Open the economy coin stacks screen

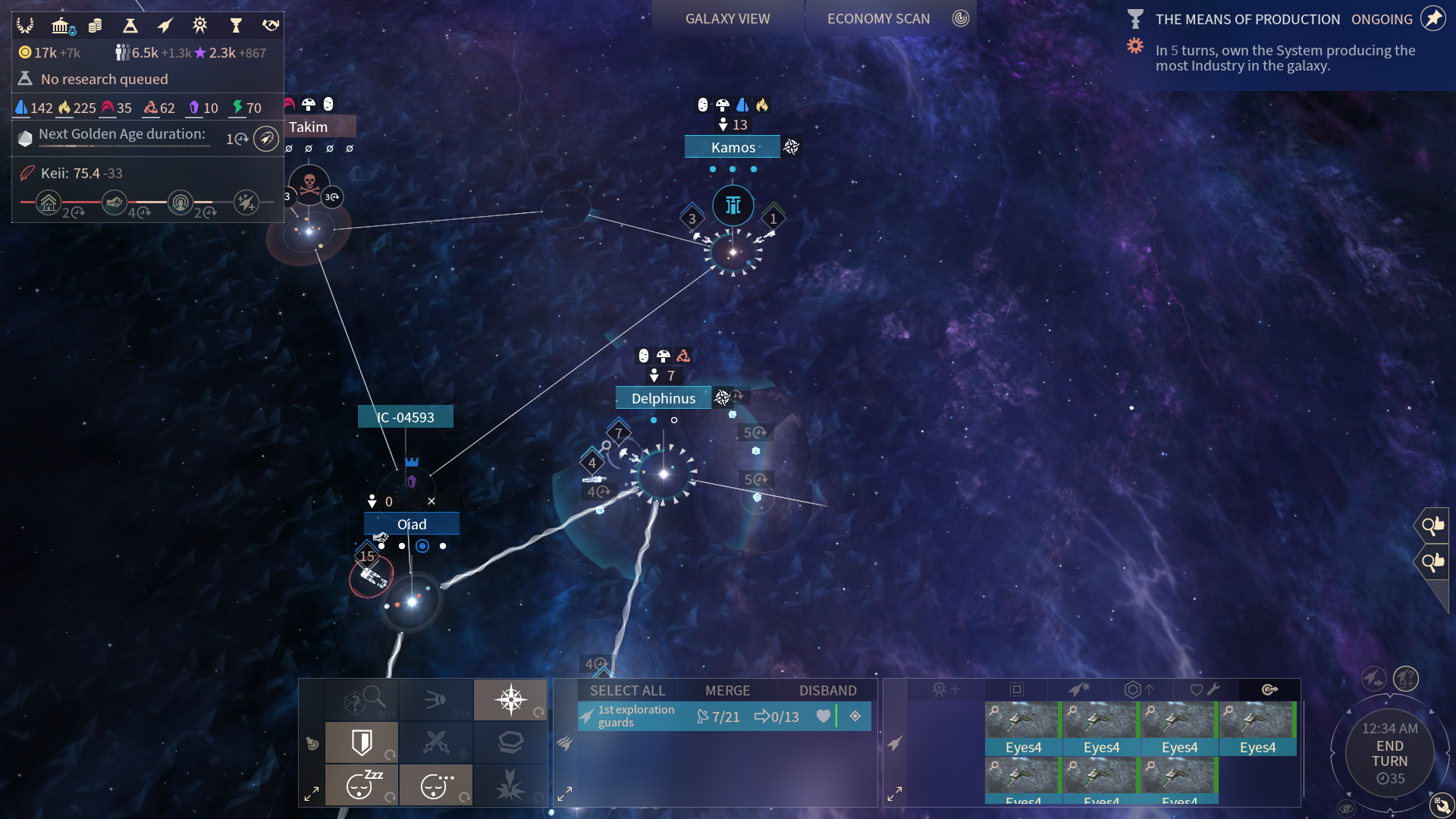tap(96, 26)
